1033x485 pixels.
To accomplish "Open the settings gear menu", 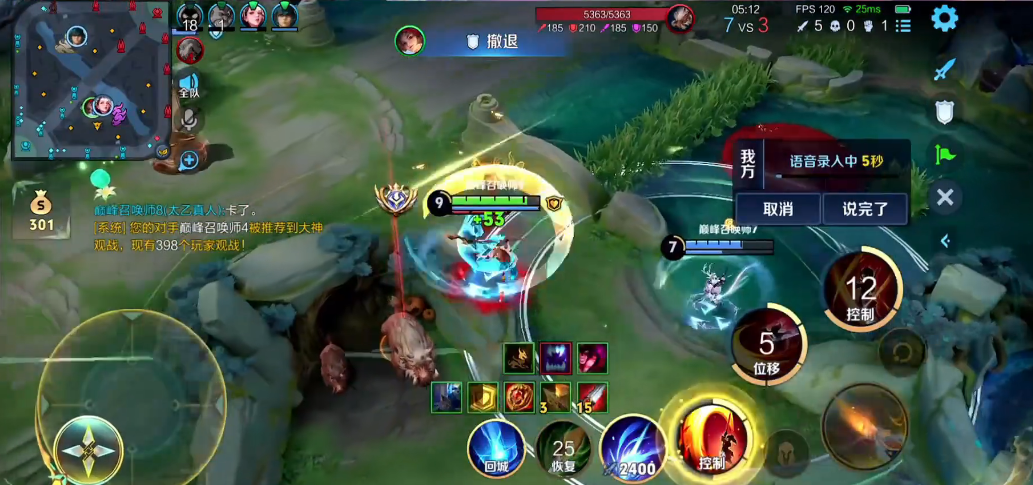I will (944, 19).
